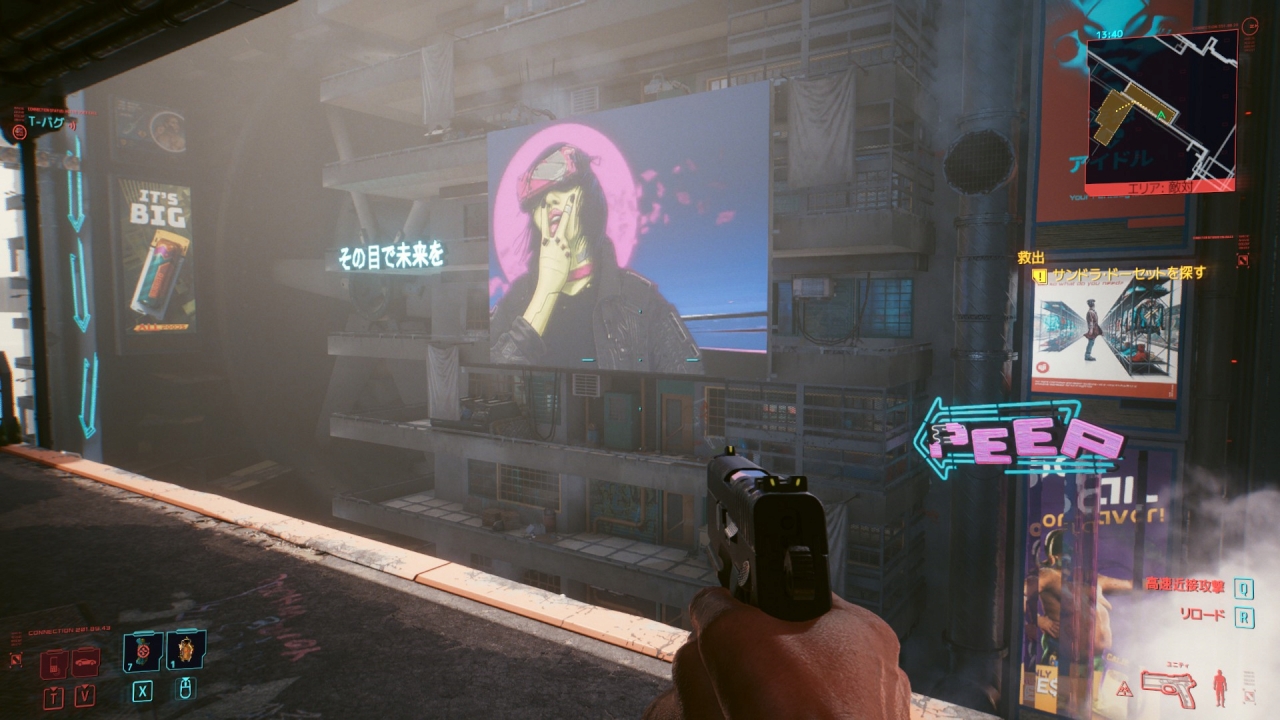
Task: Call your vehicle with the car icon
Action: (85, 663)
